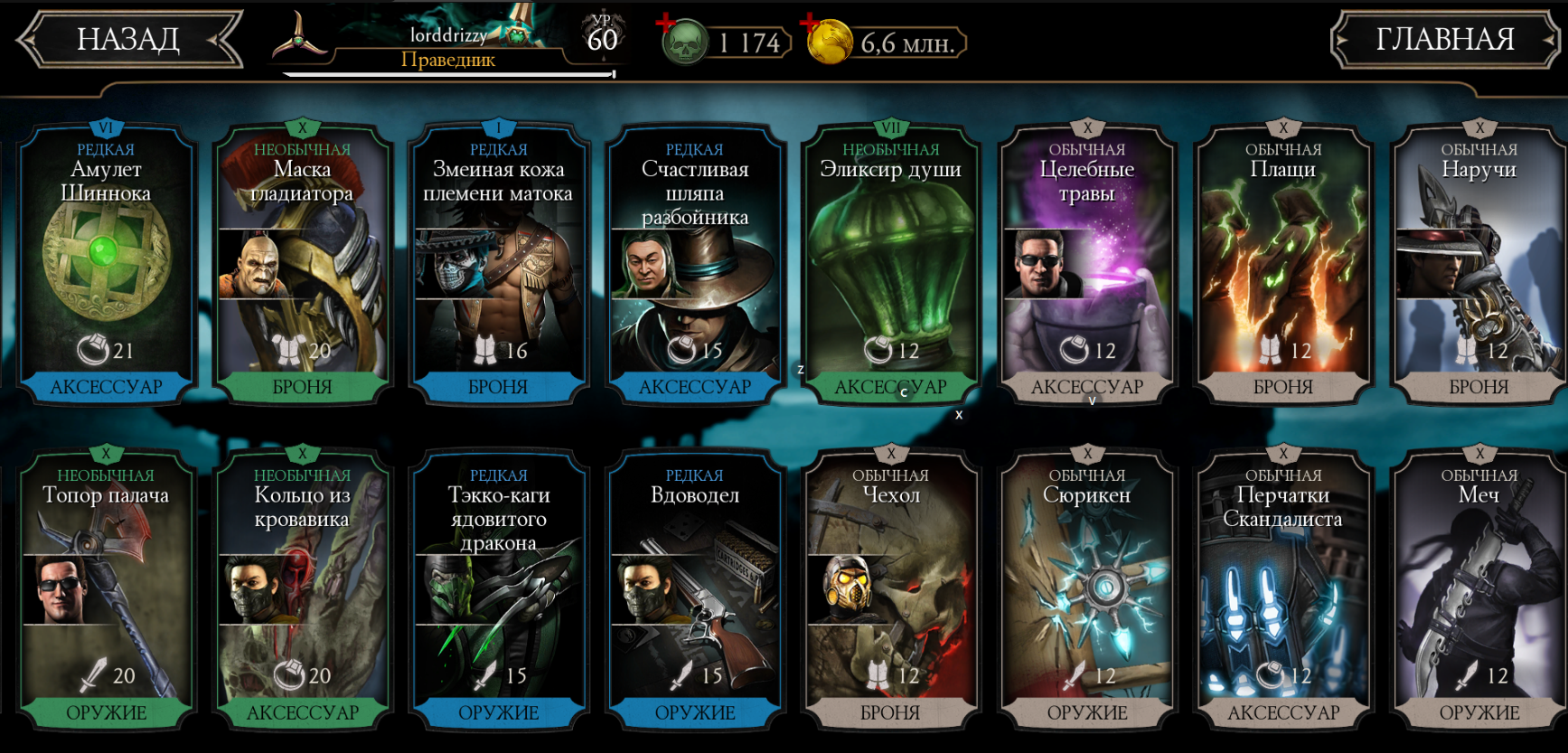1568x753 pixels.
Task: Add more souls with the red plus
Action: pos(666,23)
